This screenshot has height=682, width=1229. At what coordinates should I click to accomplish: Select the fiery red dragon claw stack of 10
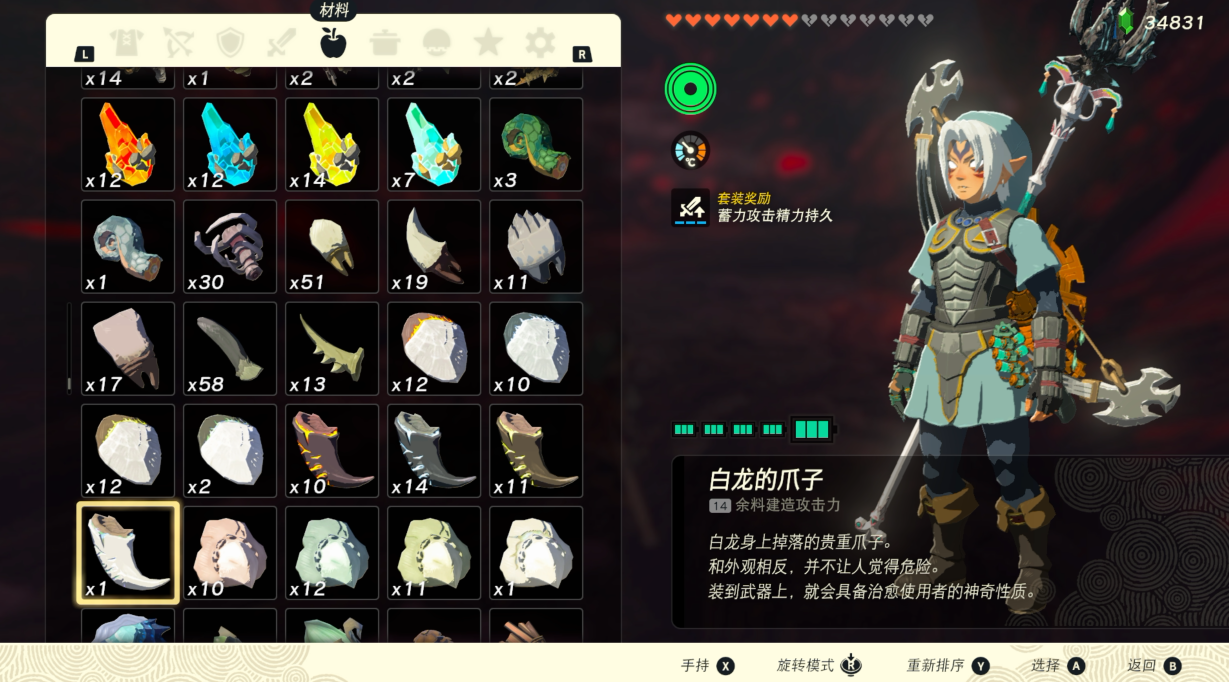click(332, 450)
